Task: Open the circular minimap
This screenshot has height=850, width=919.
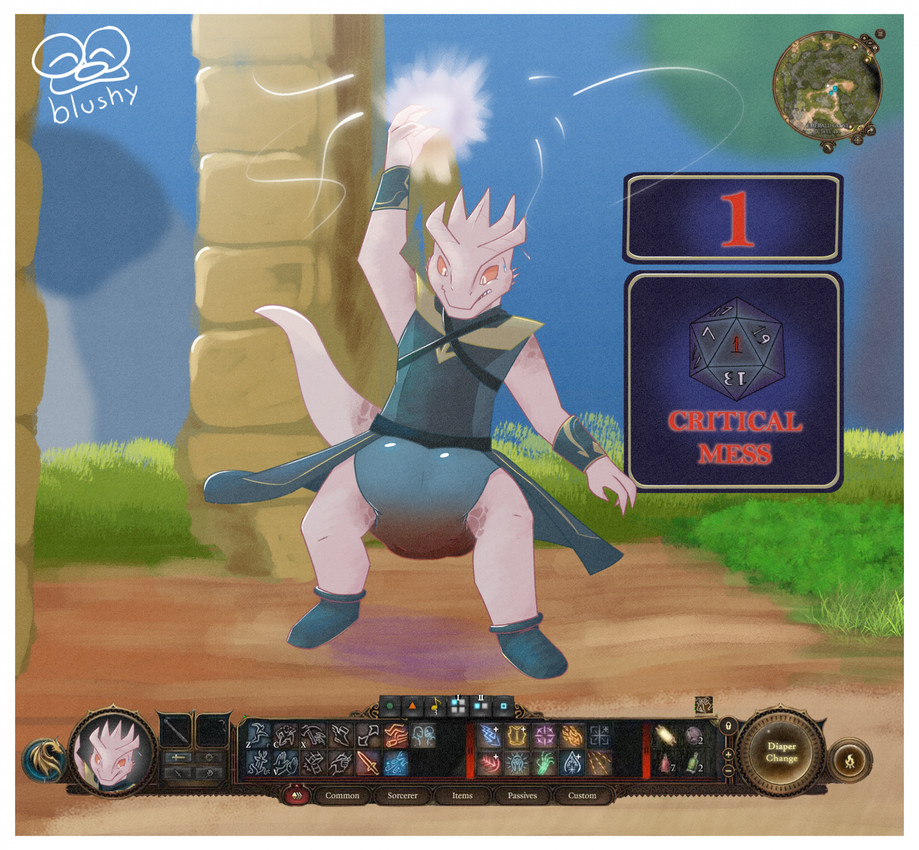Action: pos(827,88)
